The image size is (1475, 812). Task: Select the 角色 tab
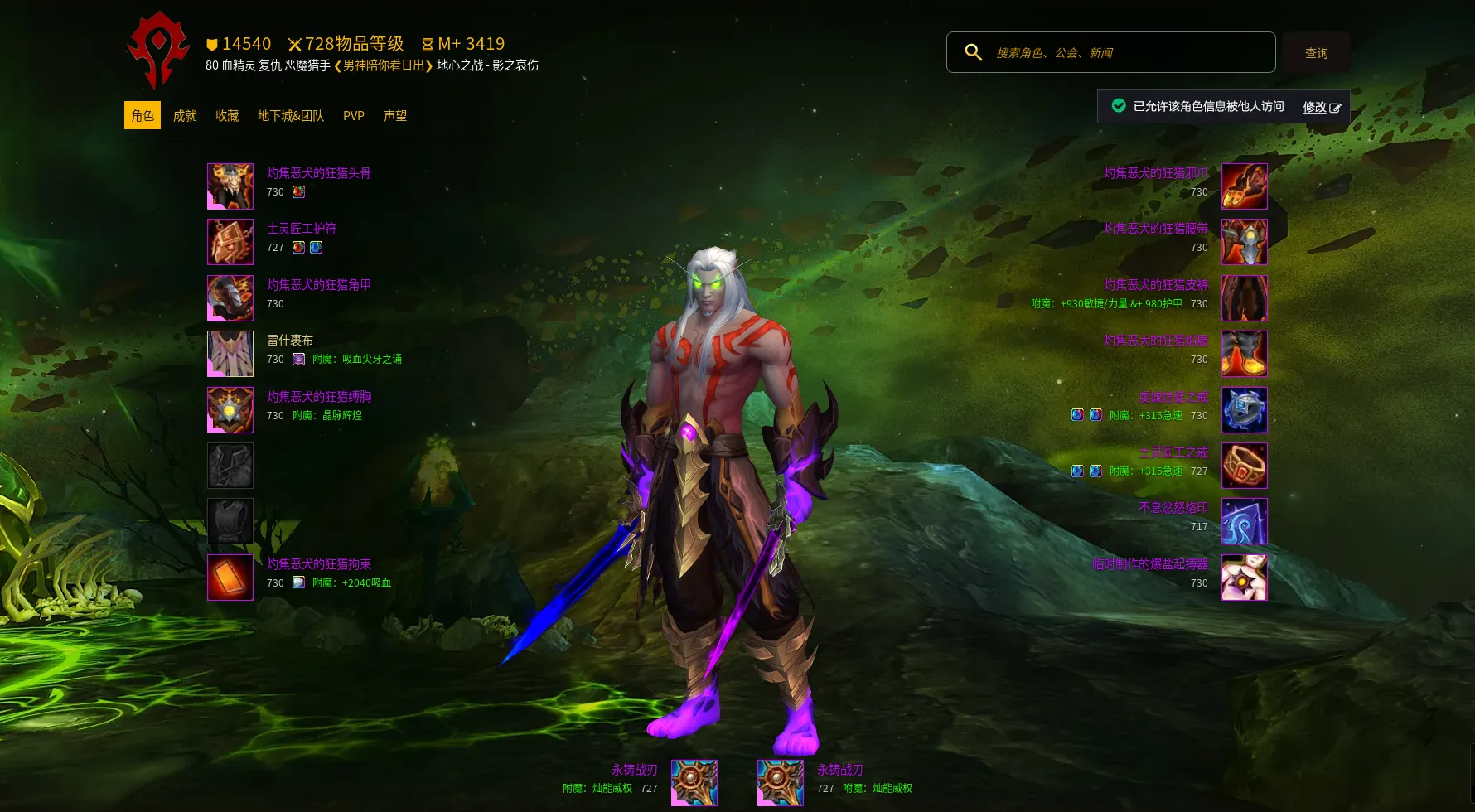(x=143, y=116)
